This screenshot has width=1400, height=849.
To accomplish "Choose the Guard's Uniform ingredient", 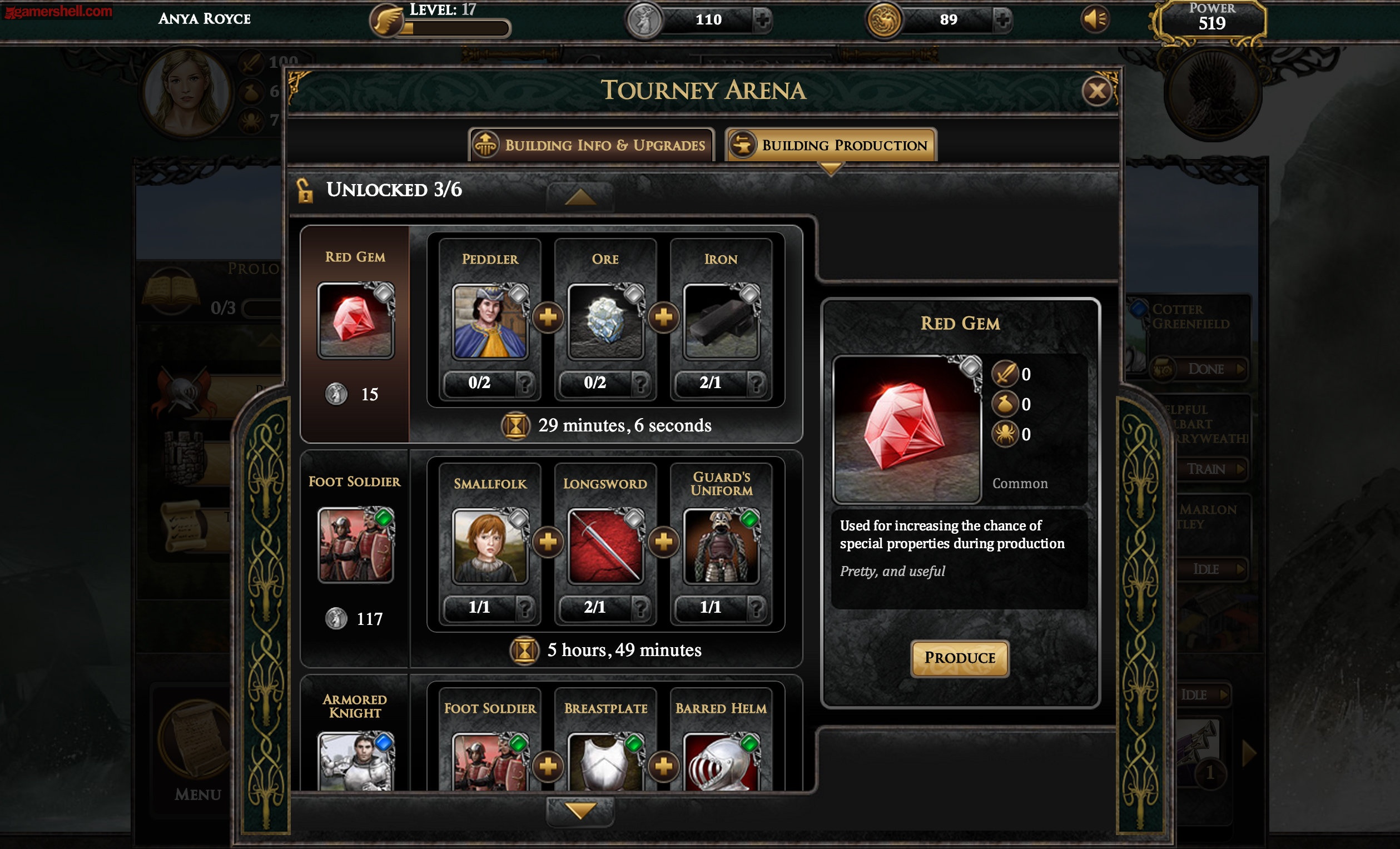I will pyautogui.click(x=721, y=546).
